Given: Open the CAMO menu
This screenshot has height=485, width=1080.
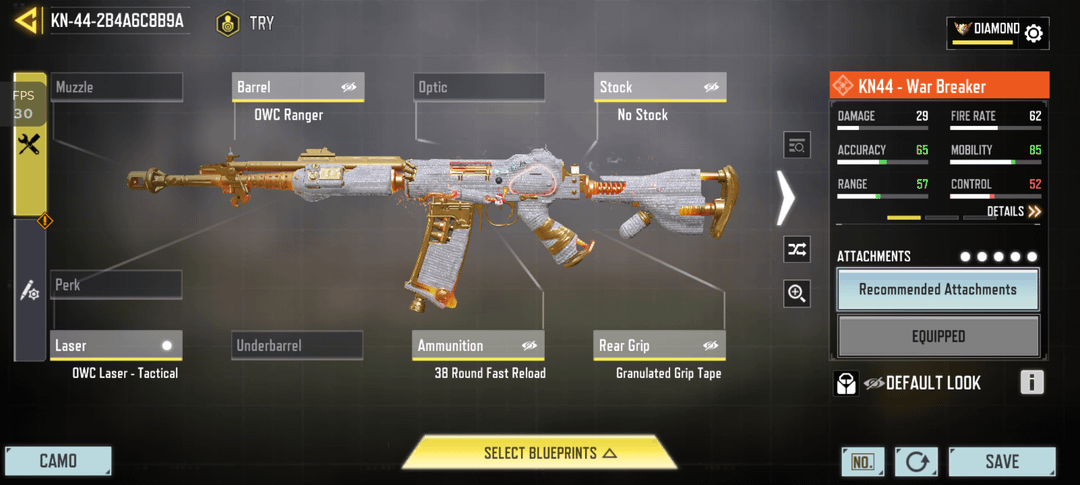Looking at the screenshot, I should click(x=58, y=461).
